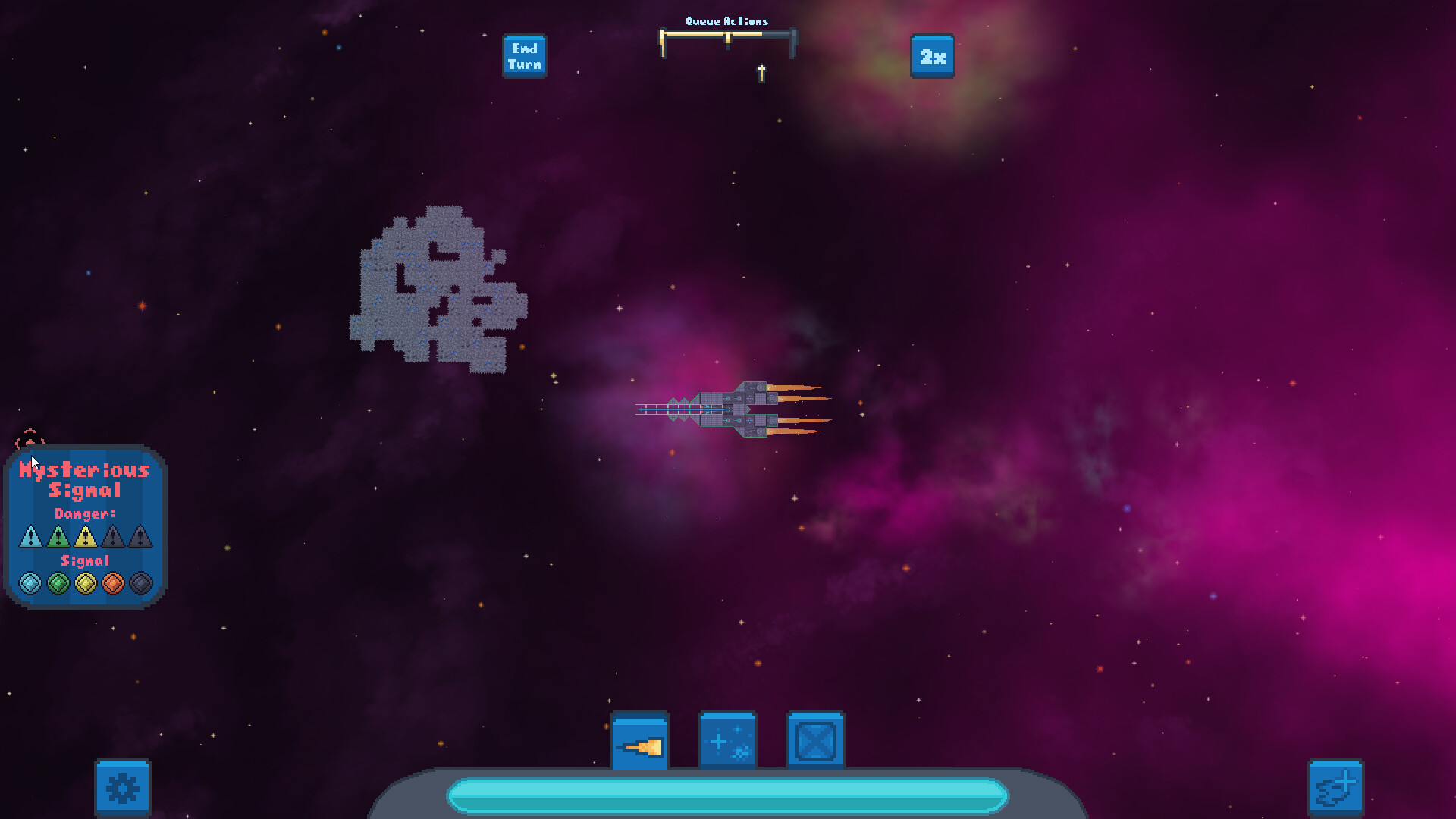Click the Danger label on the signal panel

[85, 513]
